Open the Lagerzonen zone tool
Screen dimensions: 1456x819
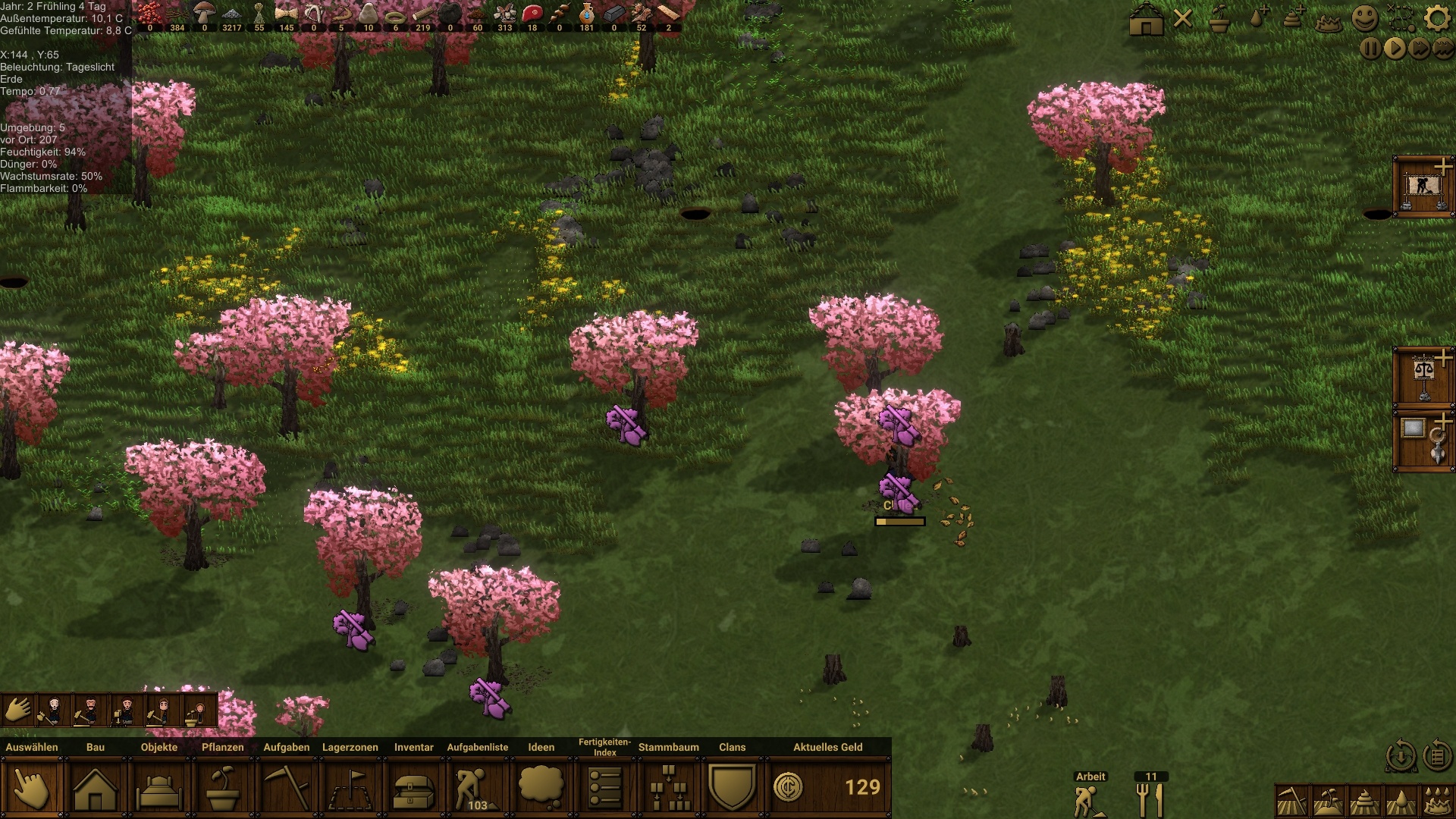click(x=350, y=789)
